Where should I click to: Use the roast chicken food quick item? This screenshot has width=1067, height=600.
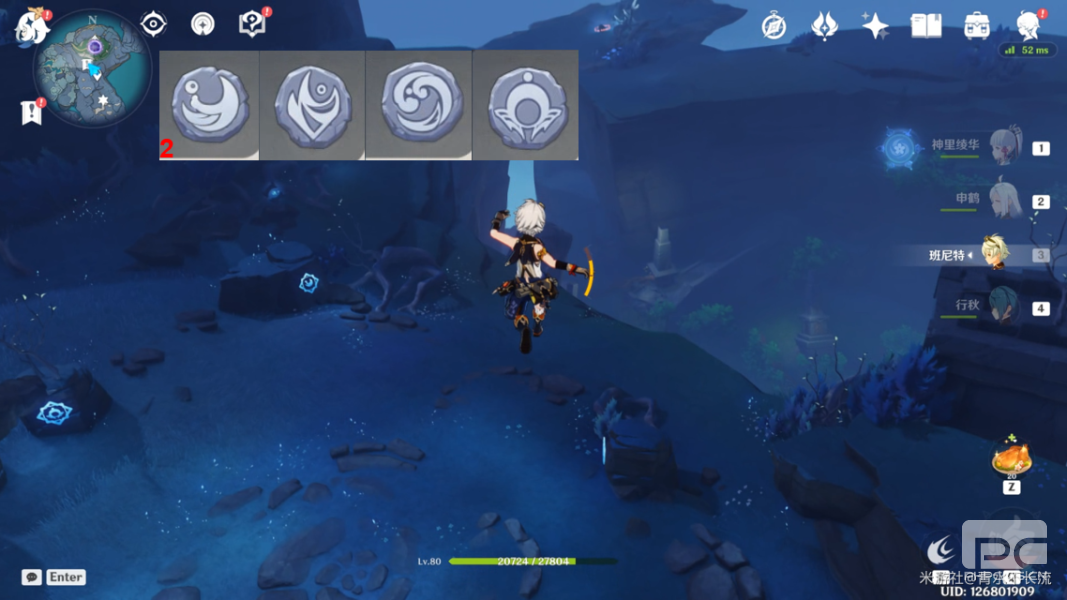[1011, 459]
